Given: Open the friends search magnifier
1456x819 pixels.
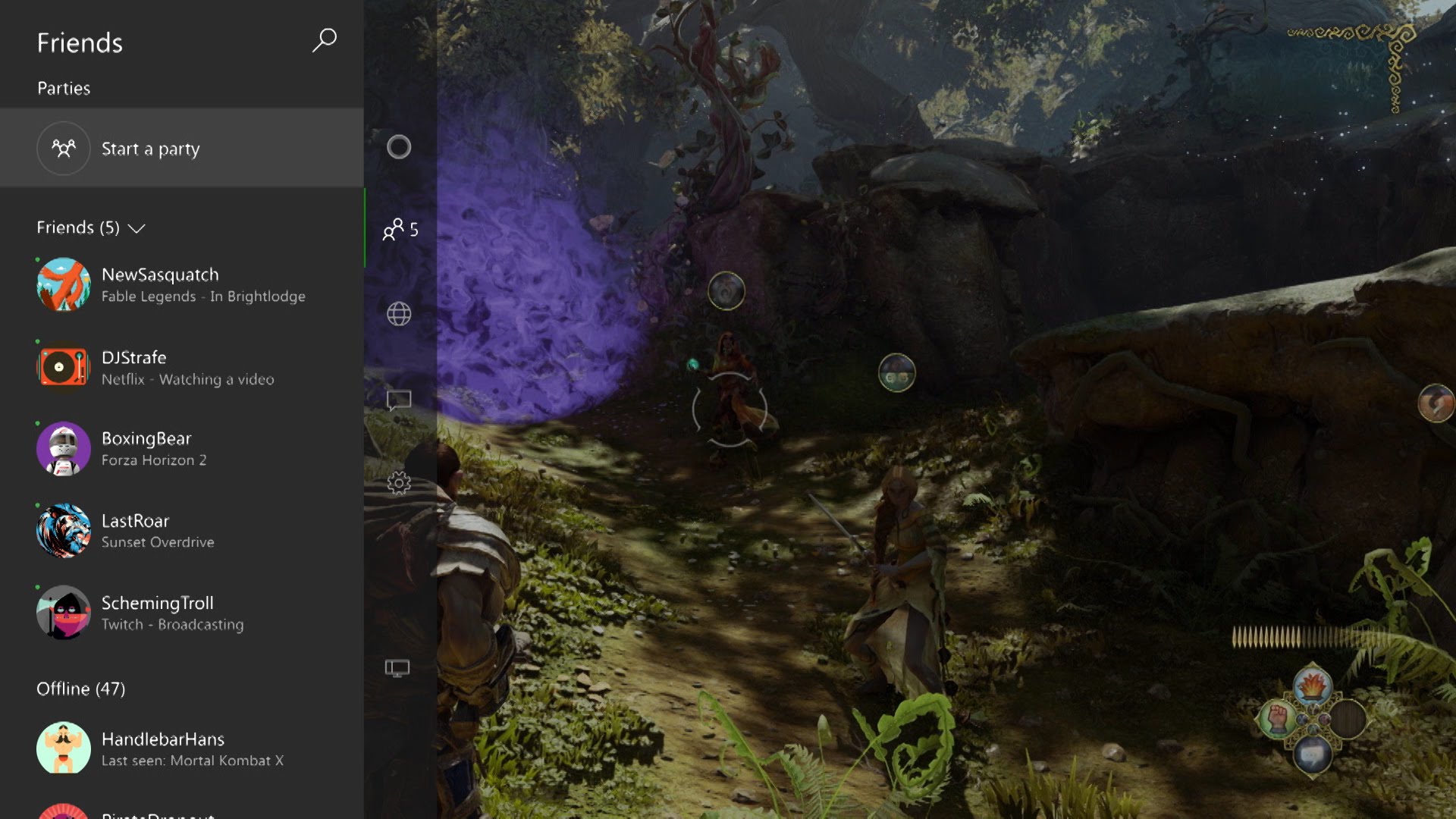Looking at the screenshot, I should pos(325,40).
